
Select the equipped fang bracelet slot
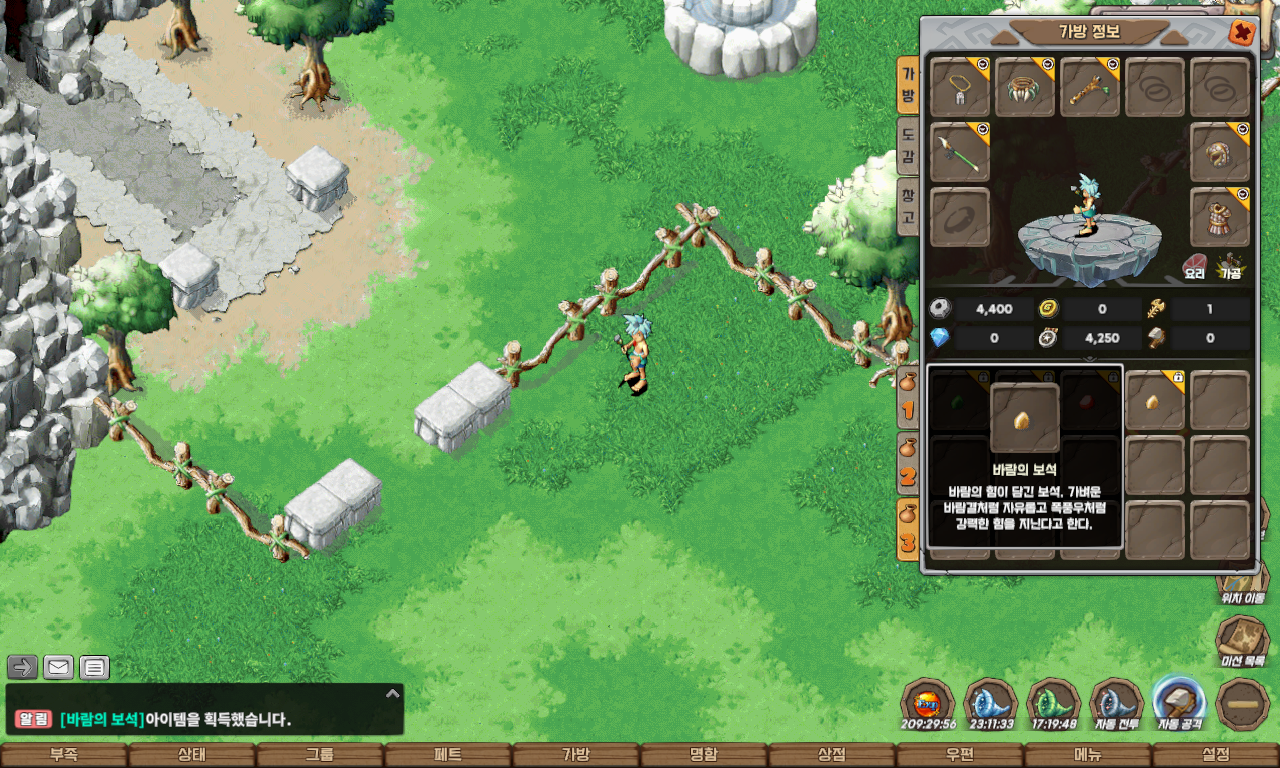tap(1025, 87)
